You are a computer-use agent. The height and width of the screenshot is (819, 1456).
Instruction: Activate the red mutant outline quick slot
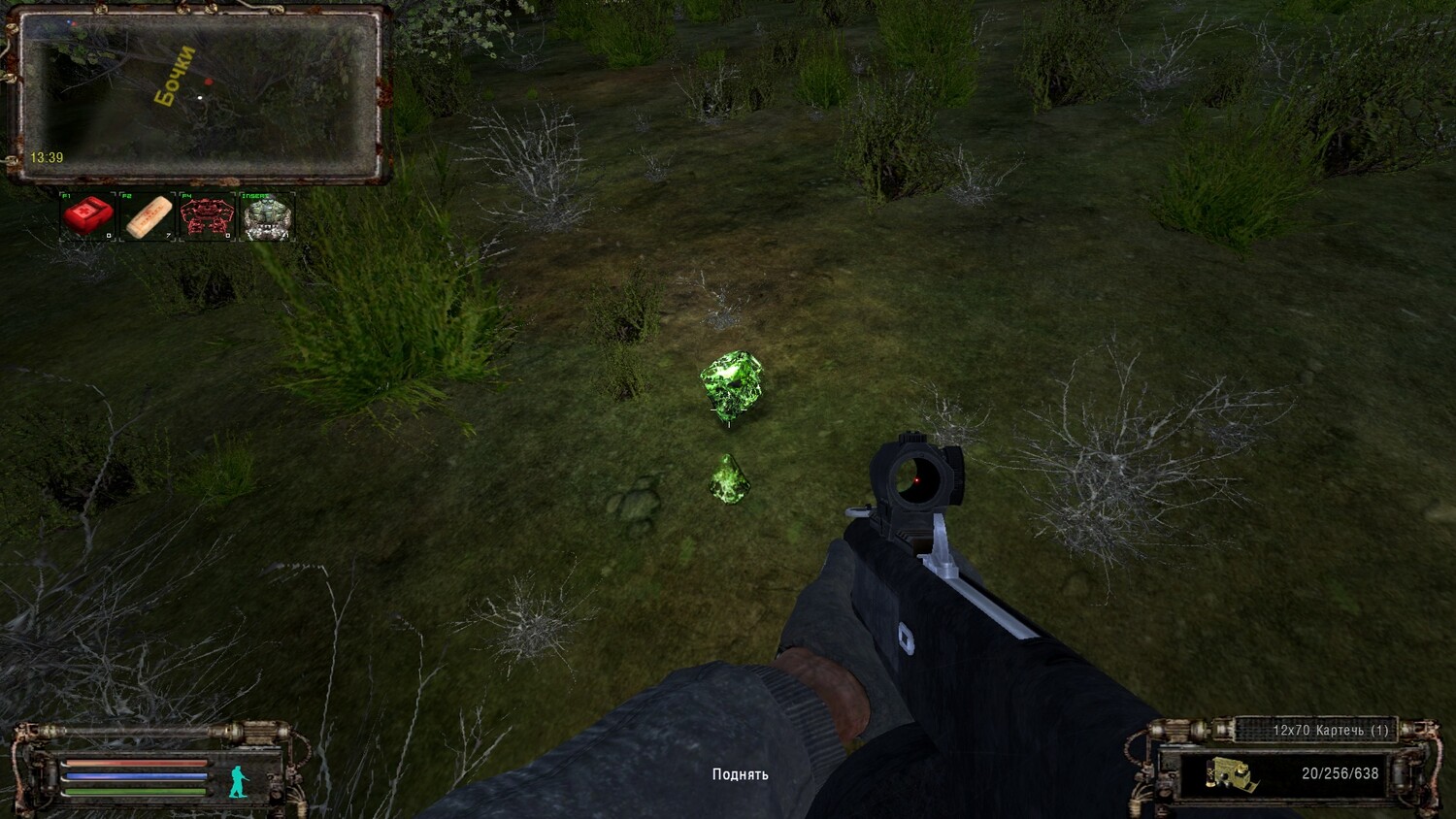click(207, 216)
